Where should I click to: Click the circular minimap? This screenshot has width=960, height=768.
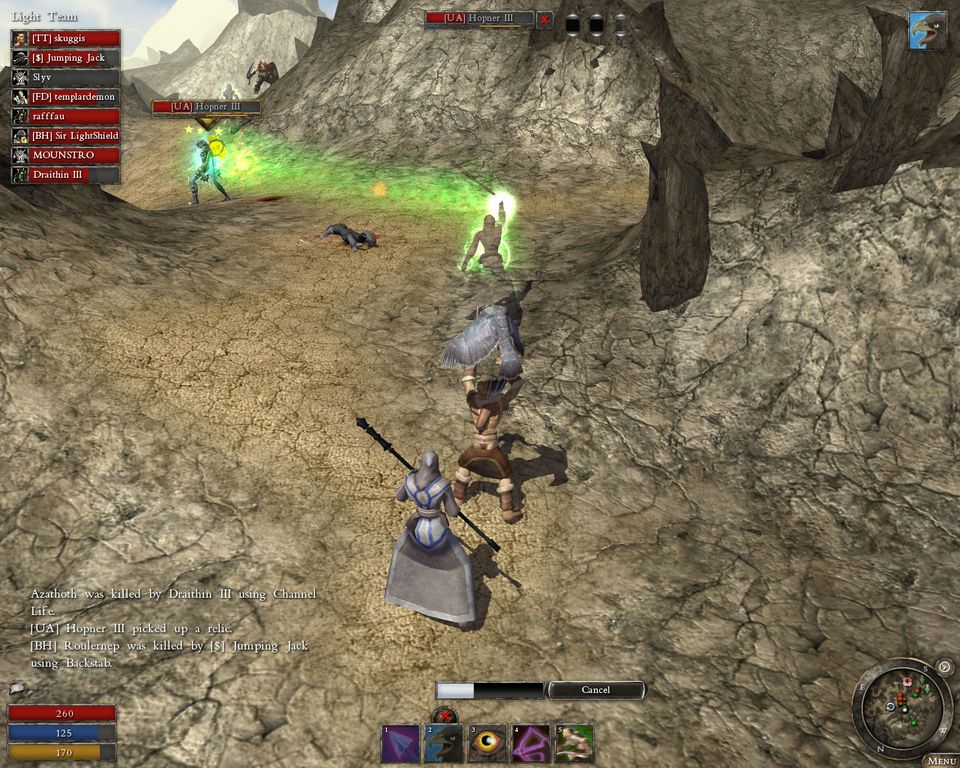pyautogui.click(x=902, y=708)
